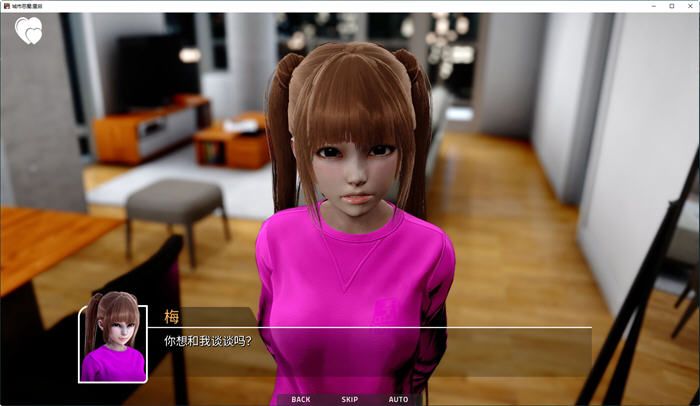
Task: Close the game window
Action: [x=689, y=6]
